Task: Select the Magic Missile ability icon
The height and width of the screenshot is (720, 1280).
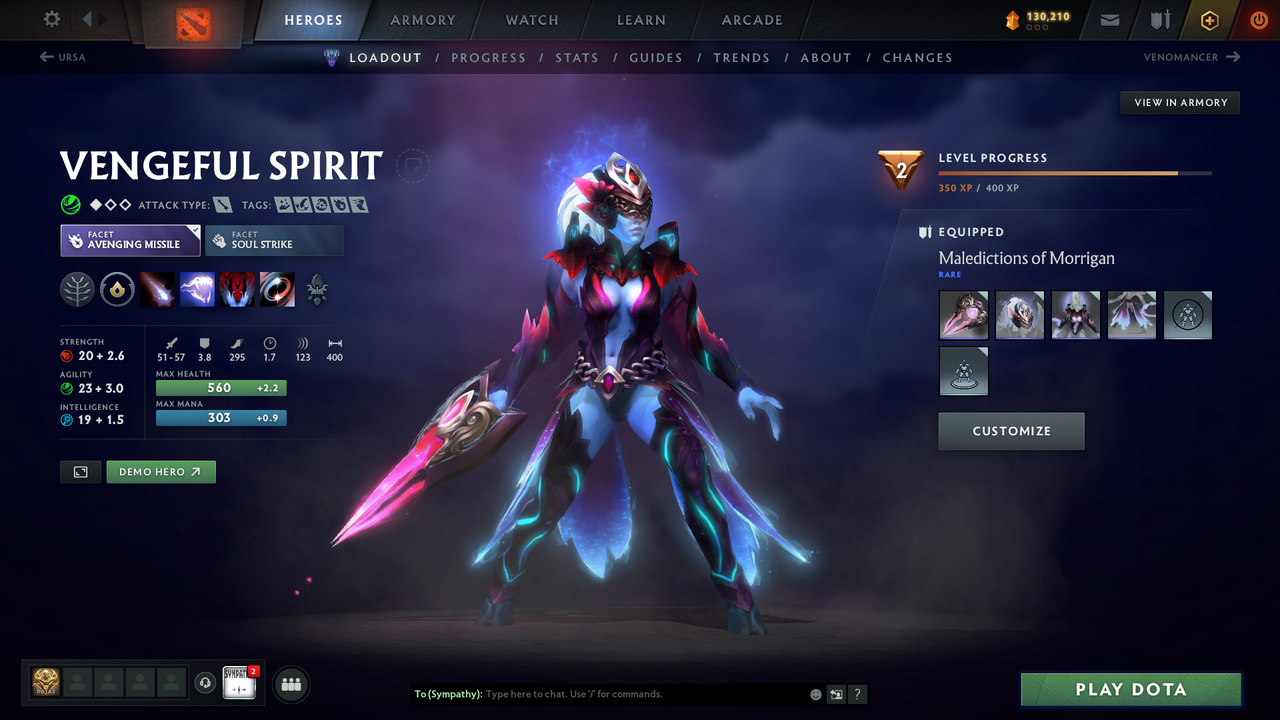Action: 158,289
